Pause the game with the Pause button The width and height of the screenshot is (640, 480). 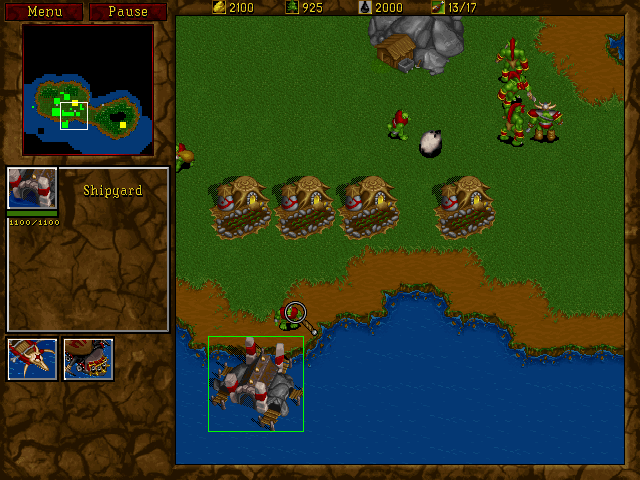tap(128, 12)
